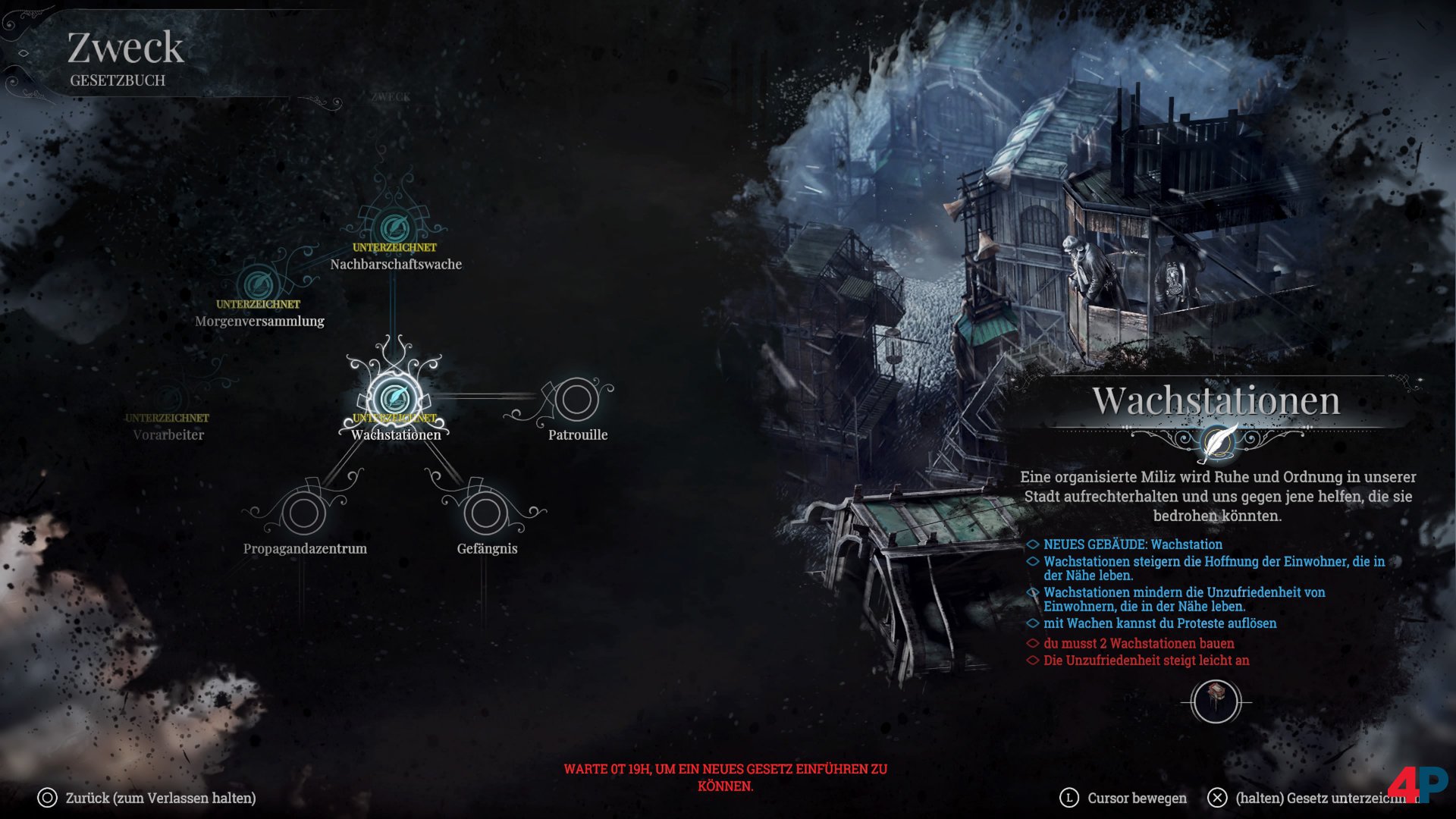Choose the Morgenversammlung law node
Image resolution: width=1456 pixels, height=819 pixels.
tap(258, 284)
